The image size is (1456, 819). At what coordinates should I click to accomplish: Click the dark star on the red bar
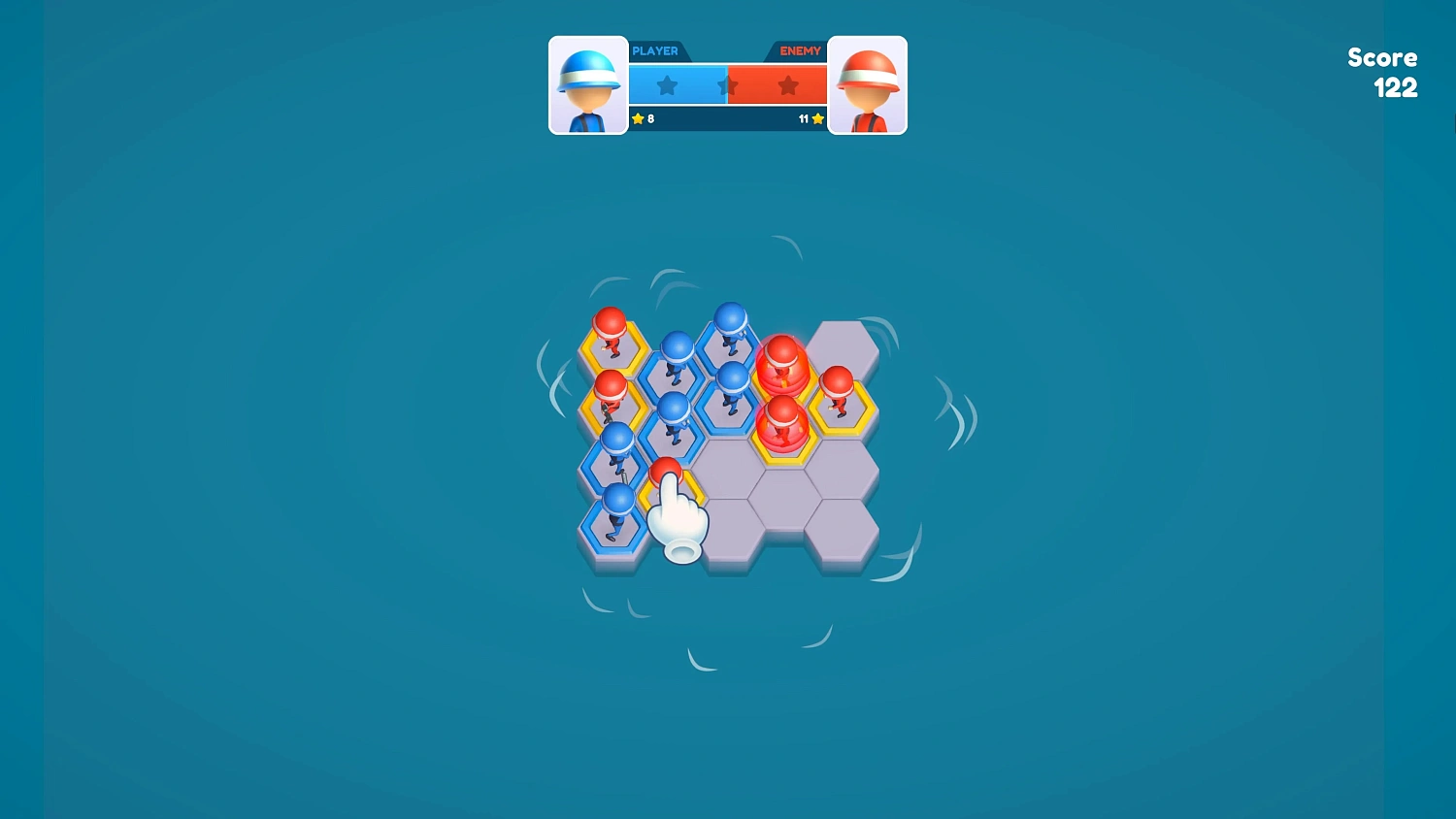tap(787, 85)
